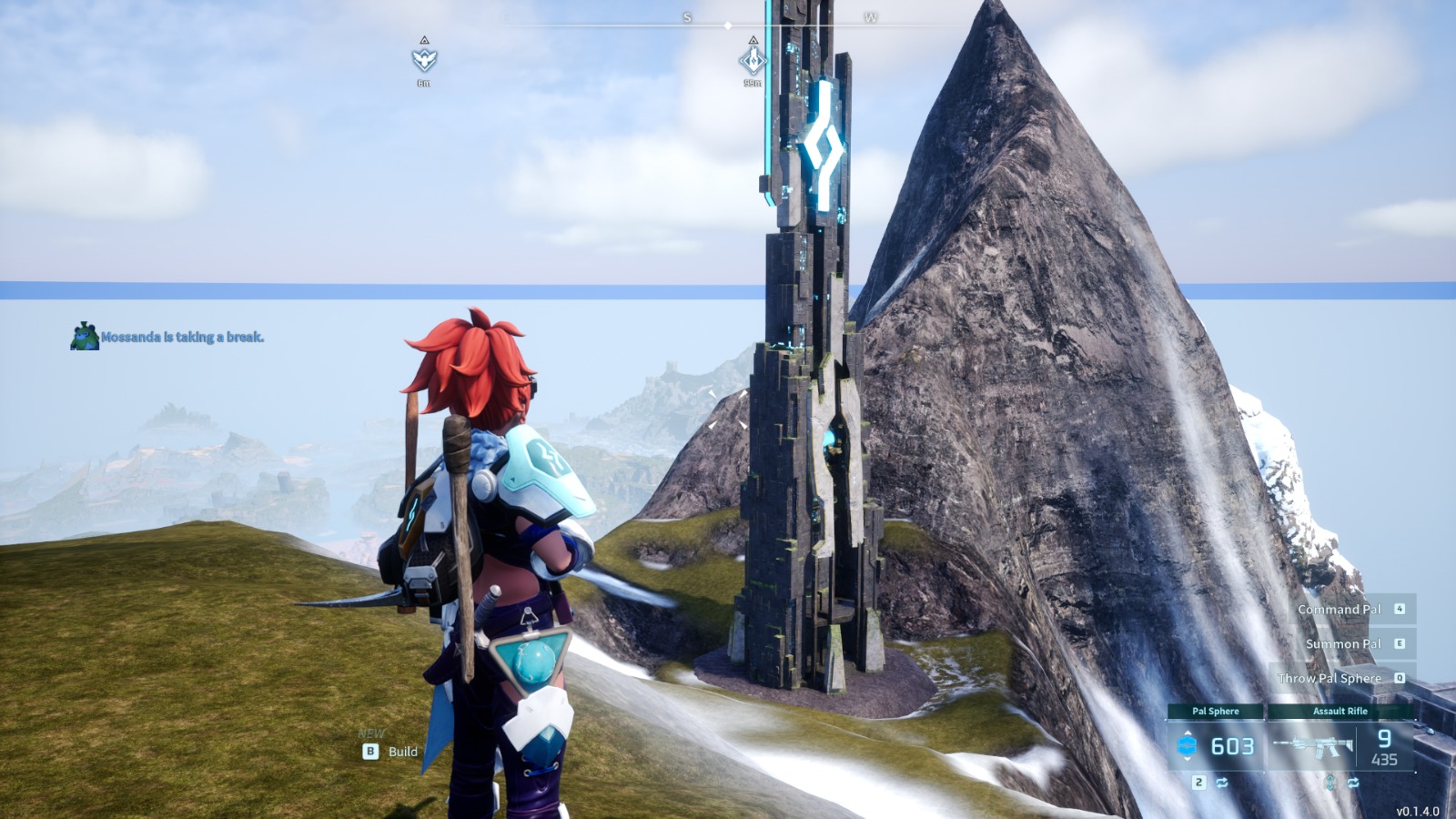Click the swap arrows icon below the Assault Rifle
The width and height of the screenshot is (1456, 819).
tap(1354, 784)
